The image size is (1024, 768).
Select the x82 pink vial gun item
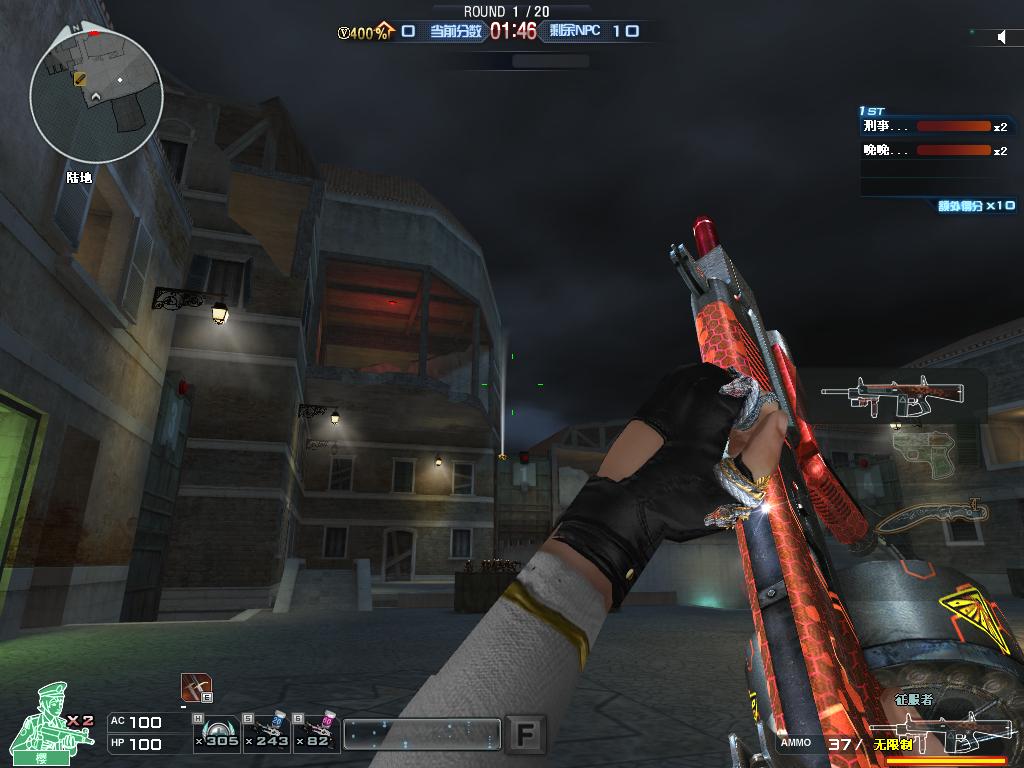(316, 733)
